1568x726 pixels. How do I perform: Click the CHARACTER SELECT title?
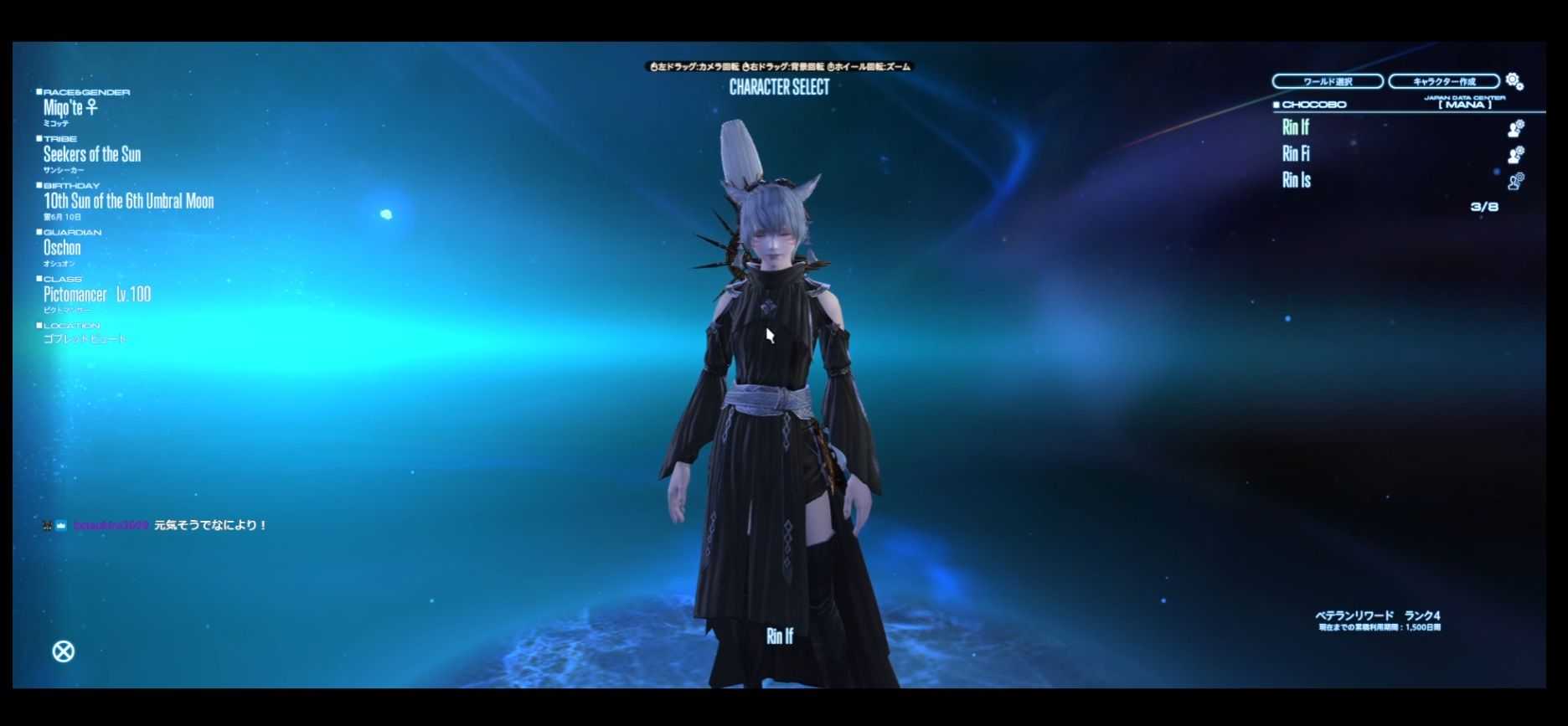pyautogui.click(x=779, y=88)
